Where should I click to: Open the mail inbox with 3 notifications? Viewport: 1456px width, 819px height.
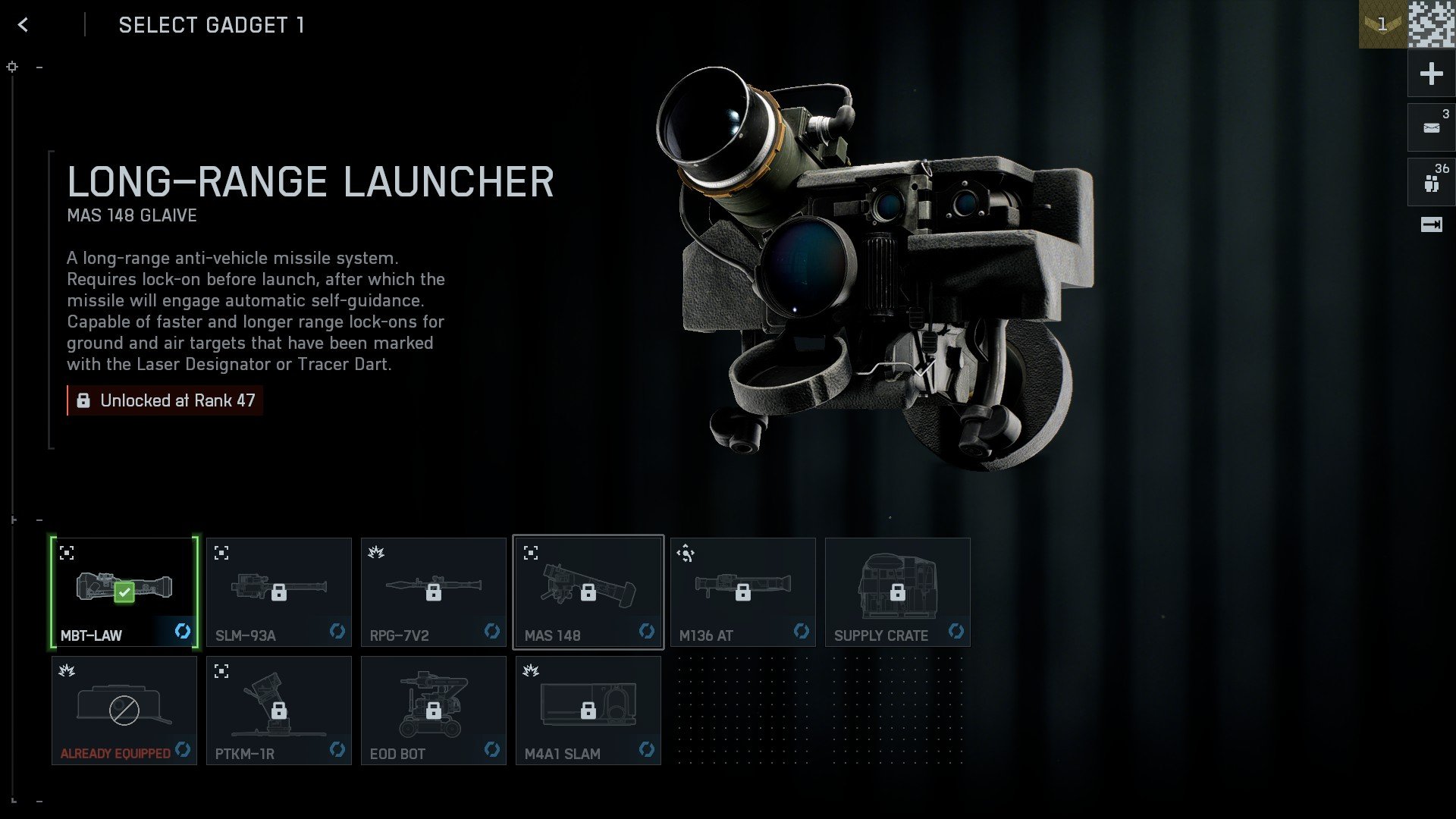(x=1430, y=127)
